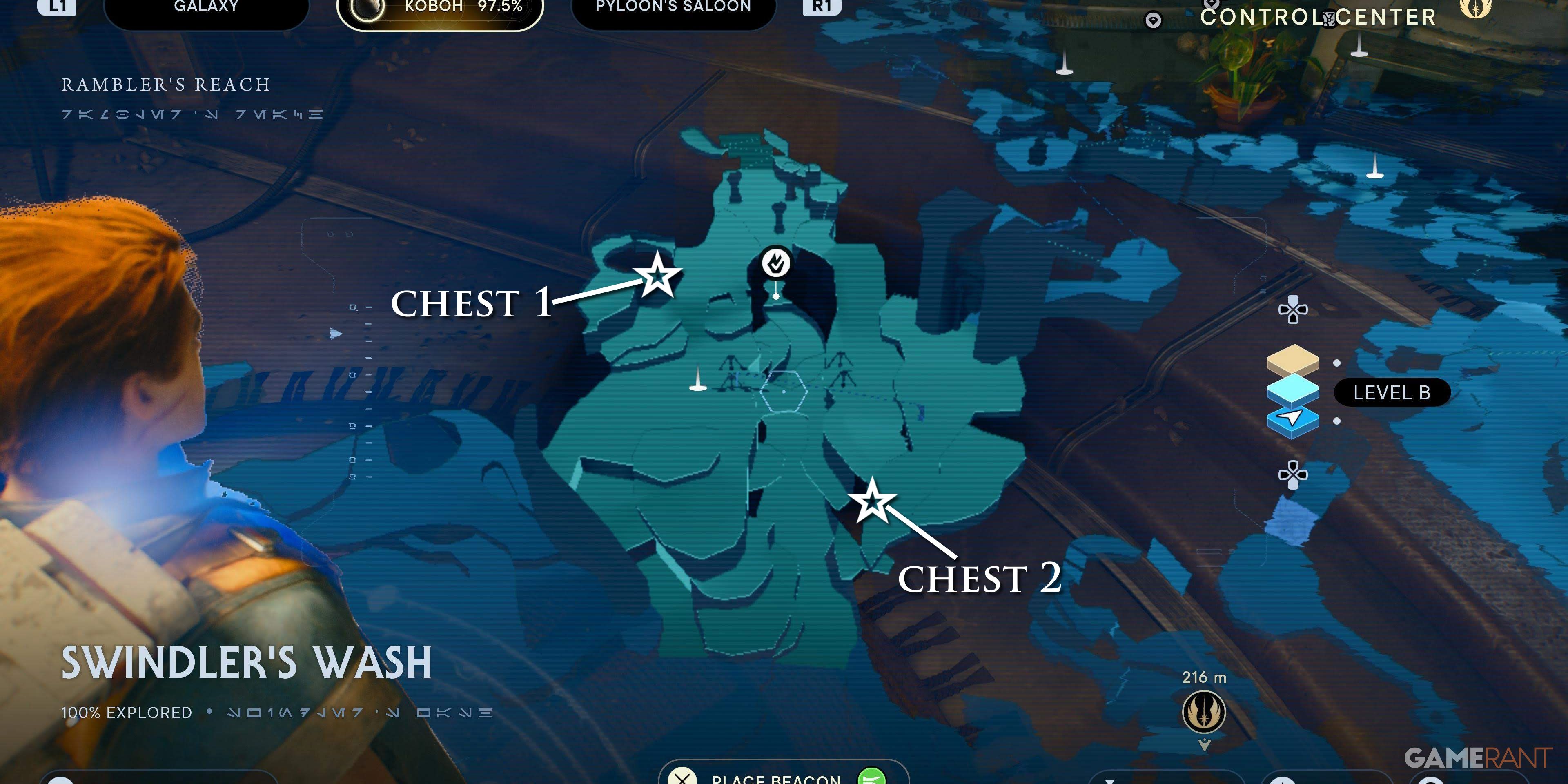This screenshot has height=784, width=1568.
Task: Toggle the top tan map layer
Action: point(1293,360)
